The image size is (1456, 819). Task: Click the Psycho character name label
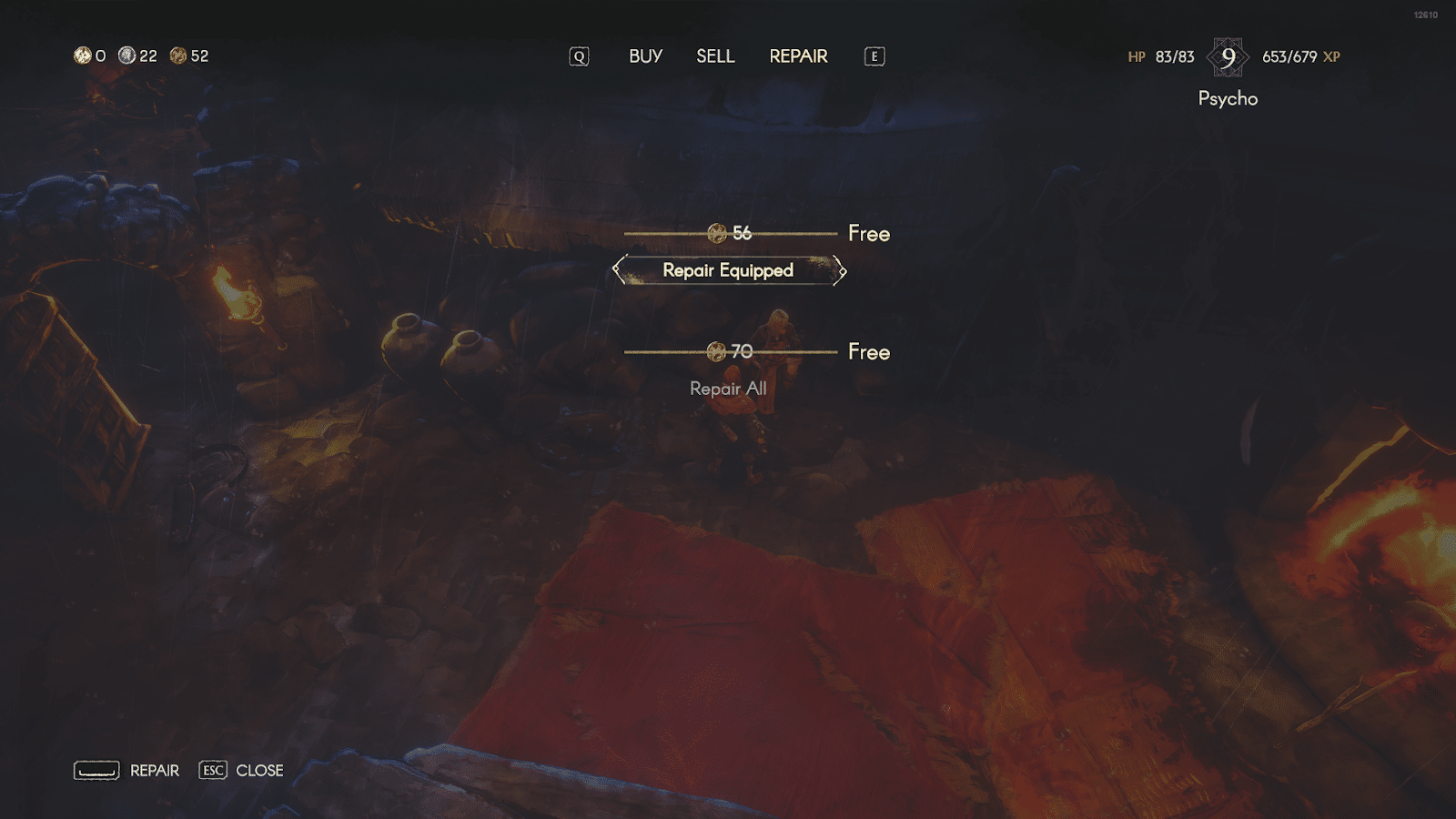1227,98
